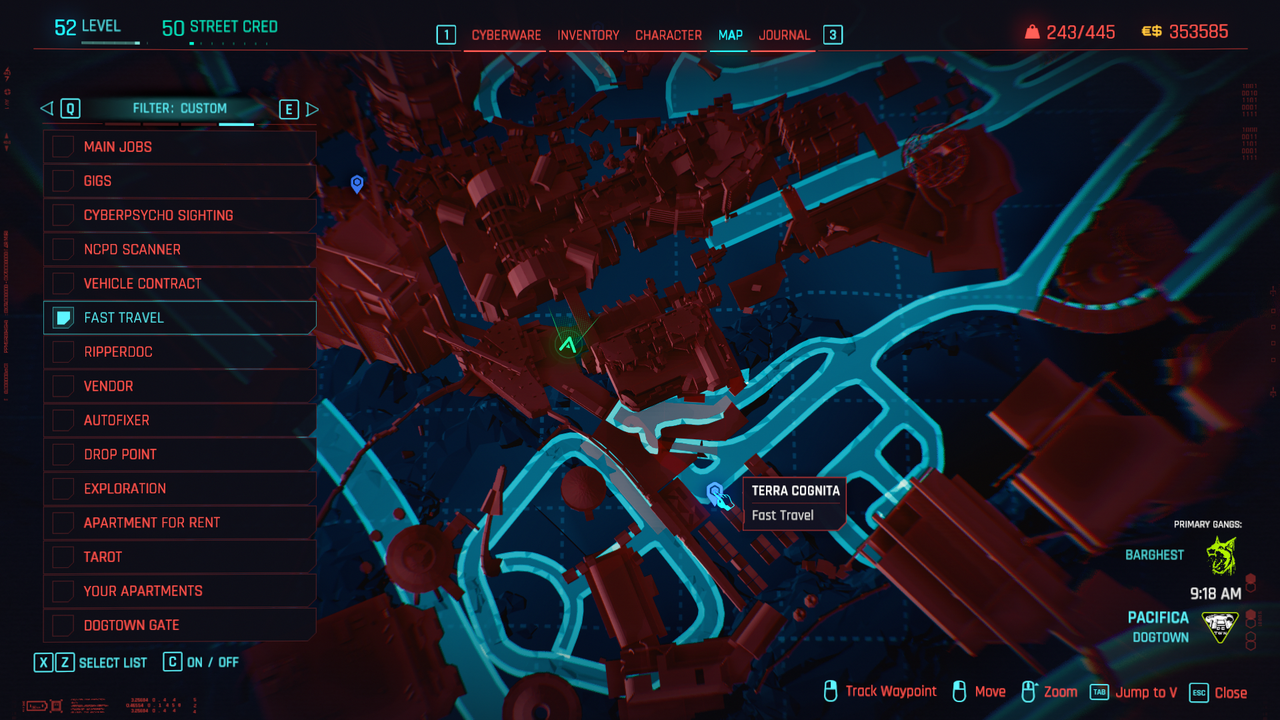Enable the Vehicle Contract filter
Viewport: 1280px width, 720px height.
pyautogui.click(x=64, y=283)
